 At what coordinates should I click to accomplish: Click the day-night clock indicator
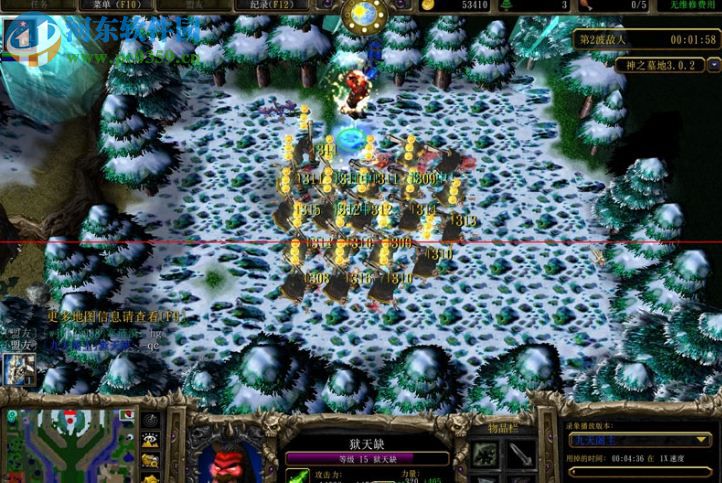(362, 14)
